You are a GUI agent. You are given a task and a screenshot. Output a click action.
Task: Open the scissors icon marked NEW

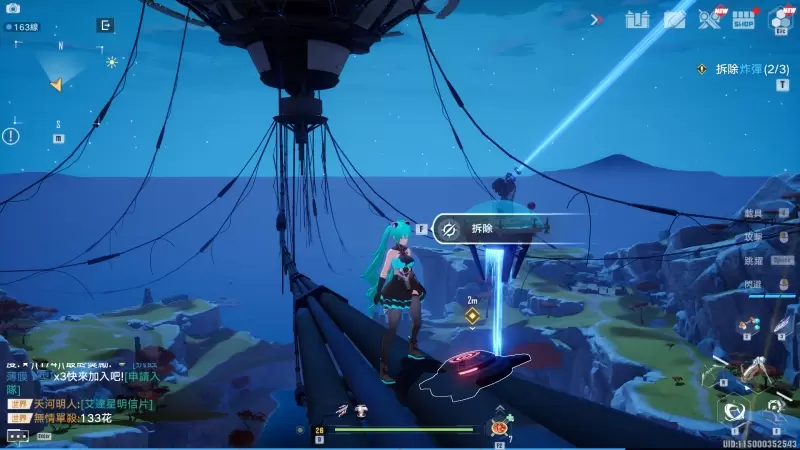tap(709, 19)
